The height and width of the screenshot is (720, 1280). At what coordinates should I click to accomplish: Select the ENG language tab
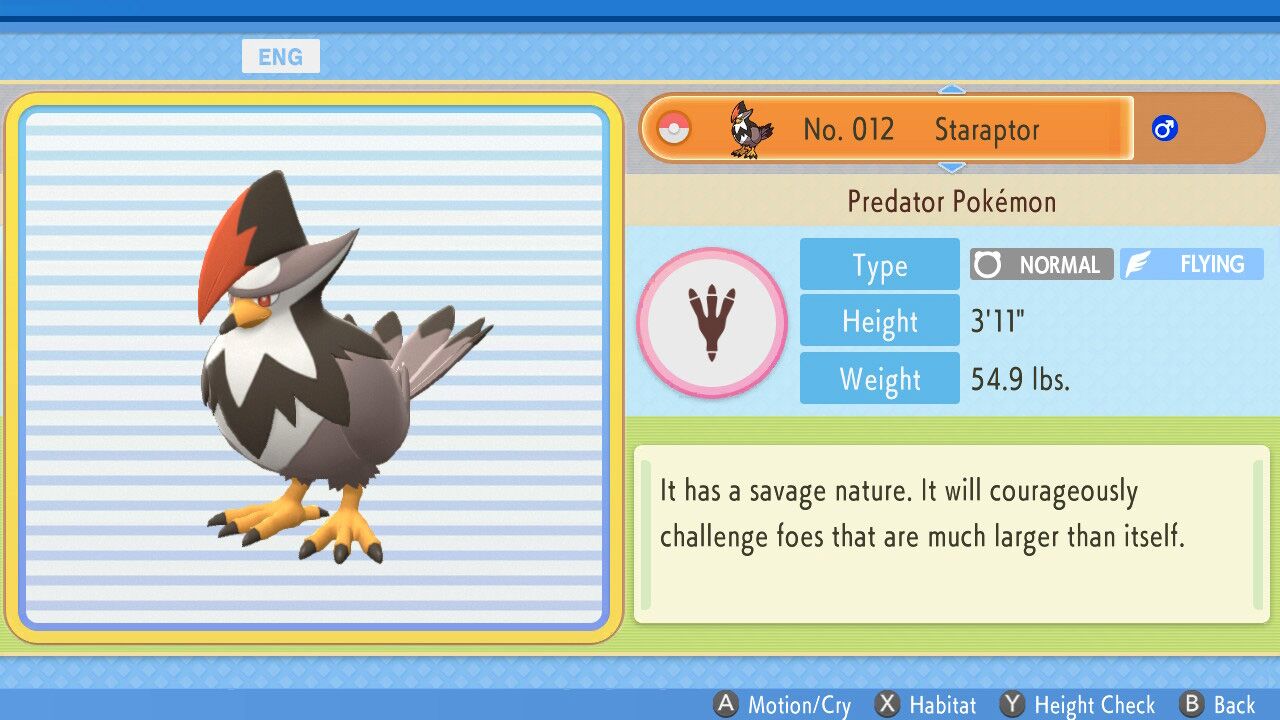(x=280, y=57)
